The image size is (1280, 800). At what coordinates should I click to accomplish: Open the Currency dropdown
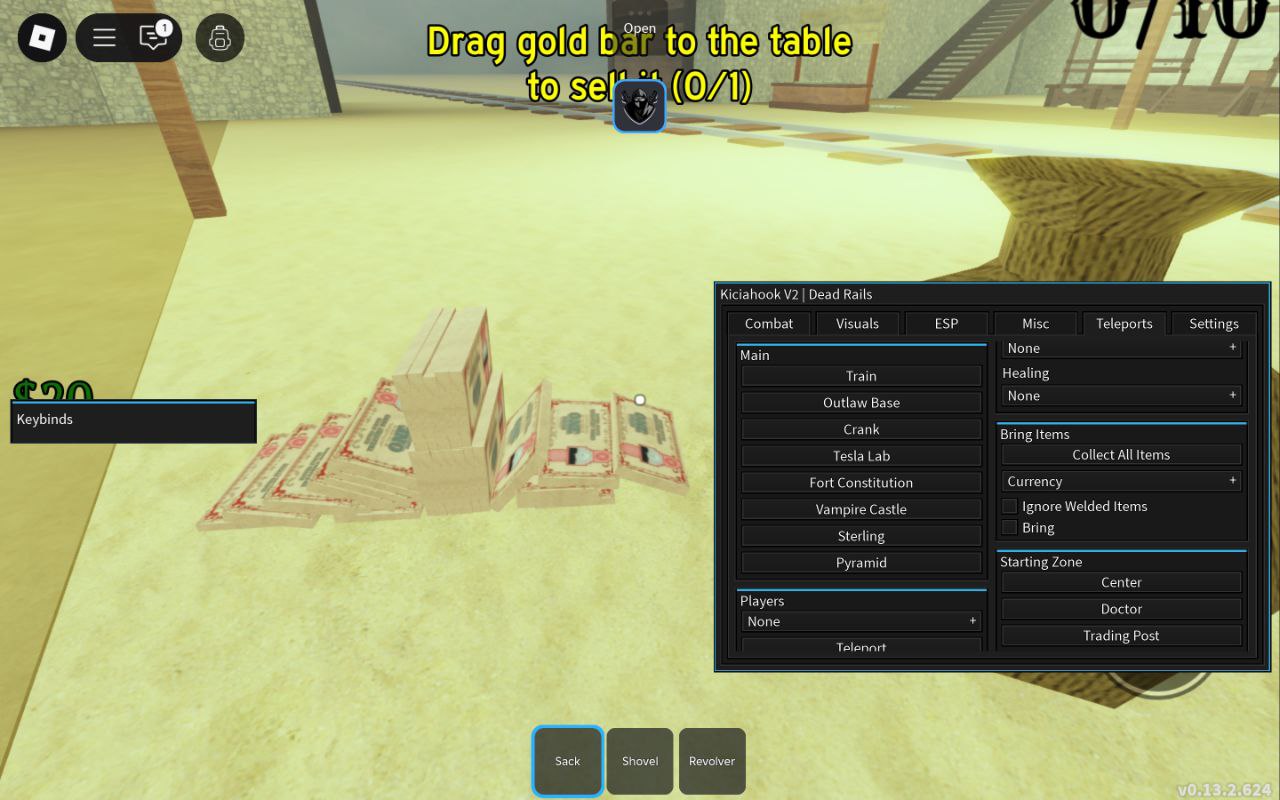pos(1121,481)
